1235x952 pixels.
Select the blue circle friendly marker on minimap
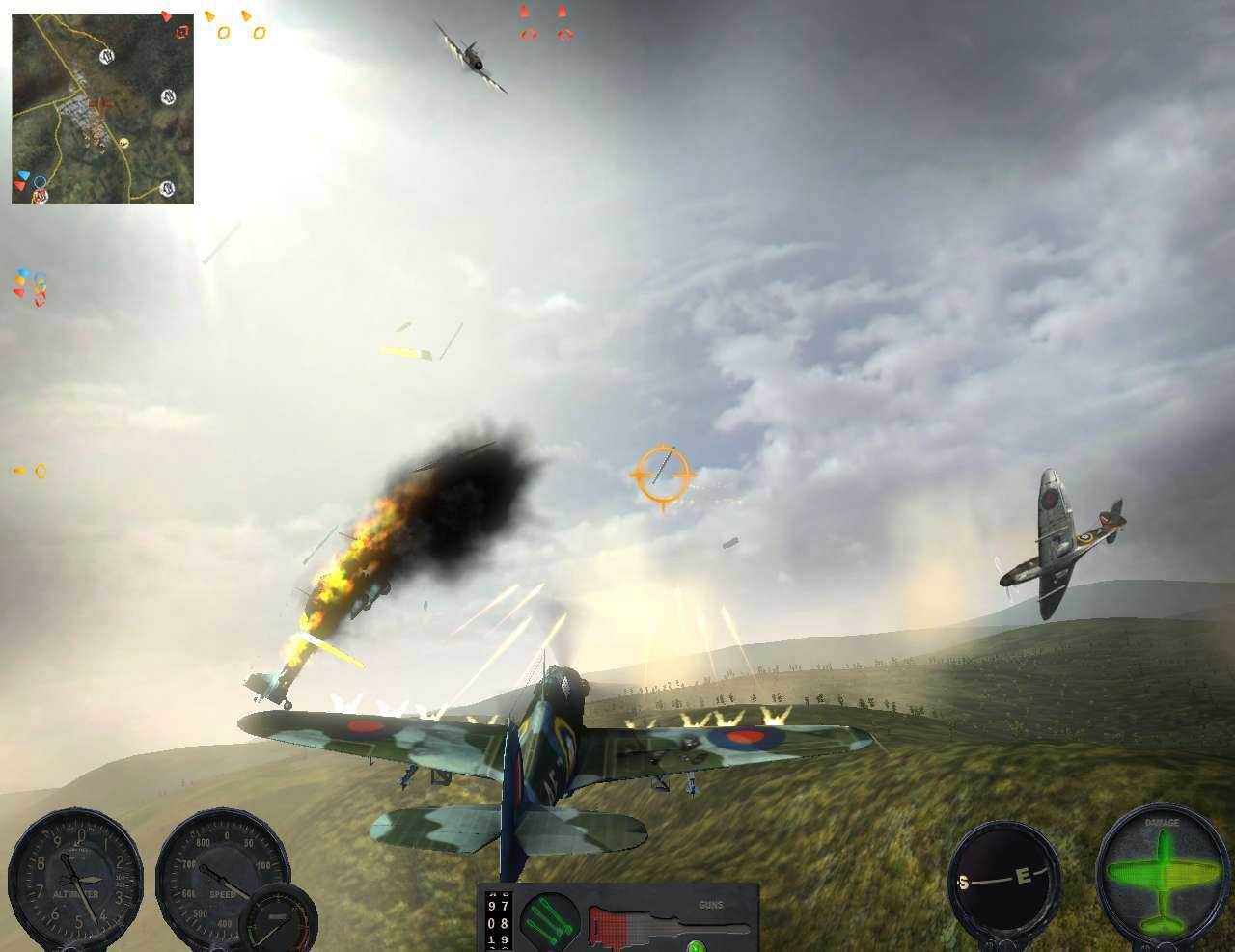coord(41,181)
